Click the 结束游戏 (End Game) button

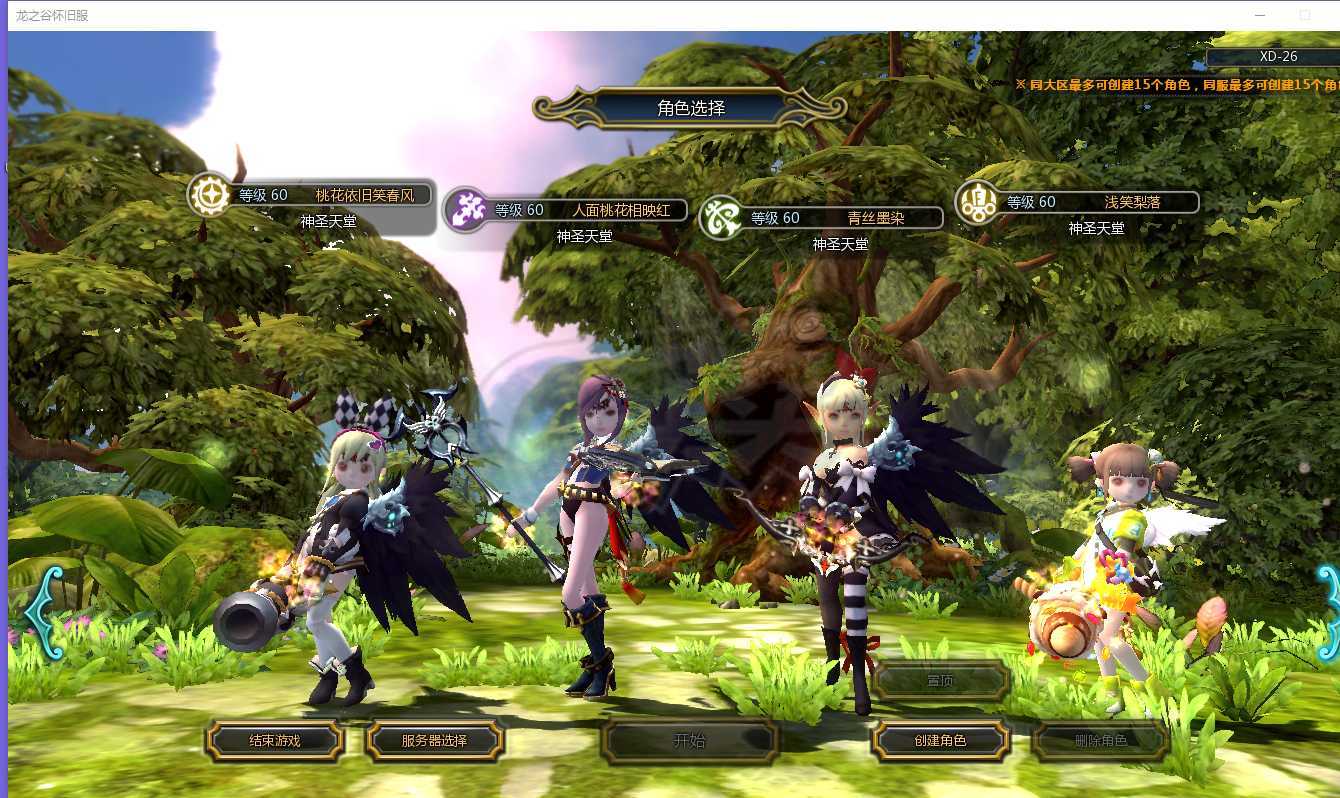tap(274, 741)
